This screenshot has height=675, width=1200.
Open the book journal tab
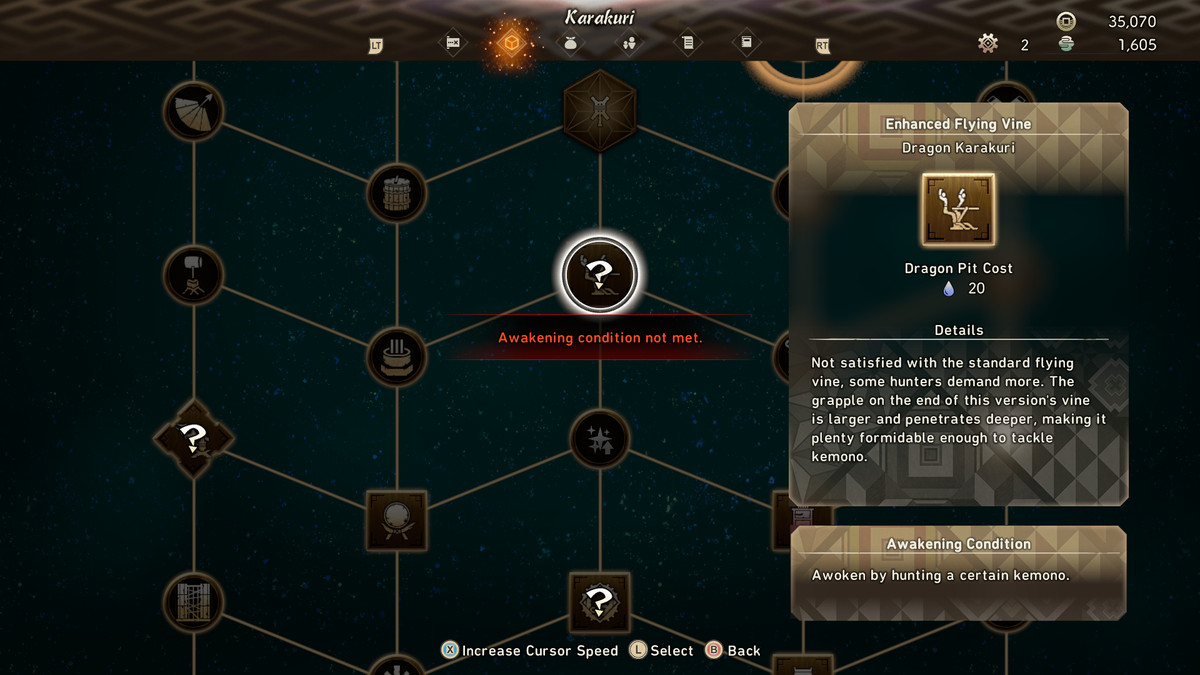tap(745, 43)
